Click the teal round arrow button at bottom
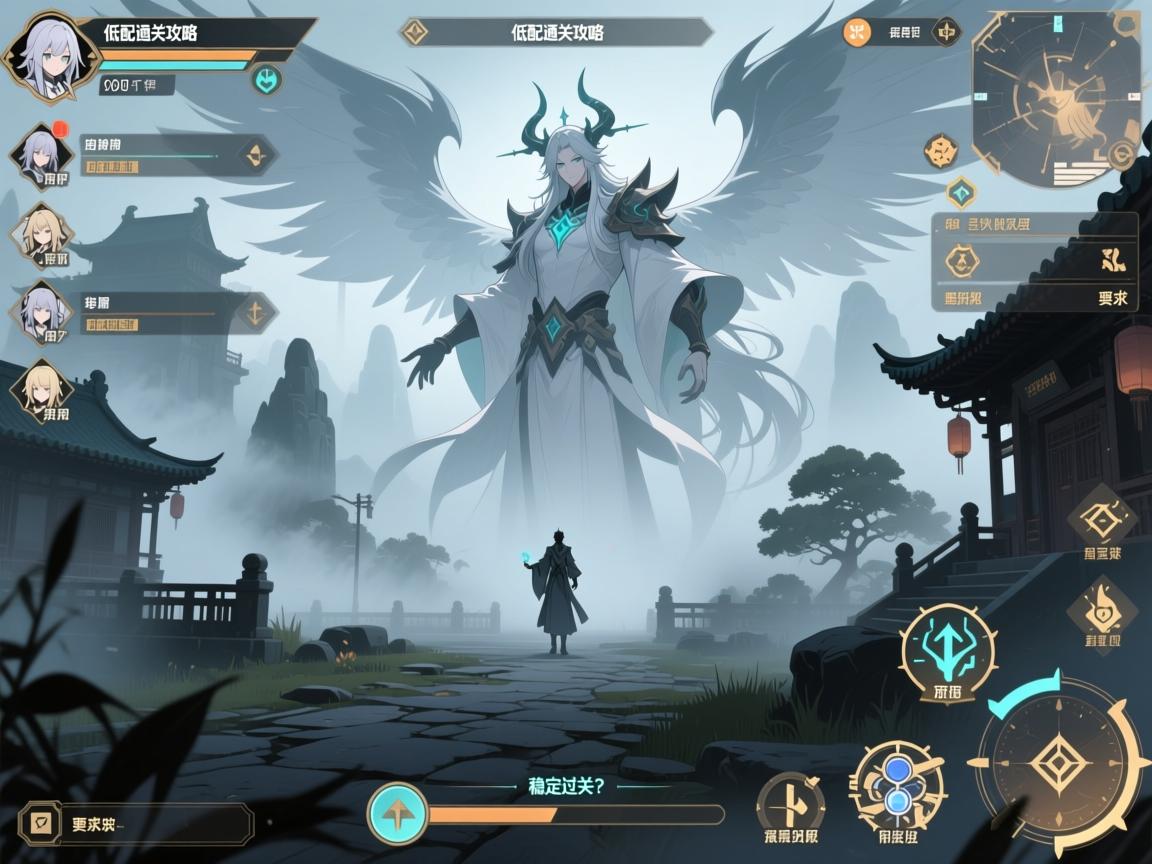Screen dimensions: 1152x864 tap(397, 813)
